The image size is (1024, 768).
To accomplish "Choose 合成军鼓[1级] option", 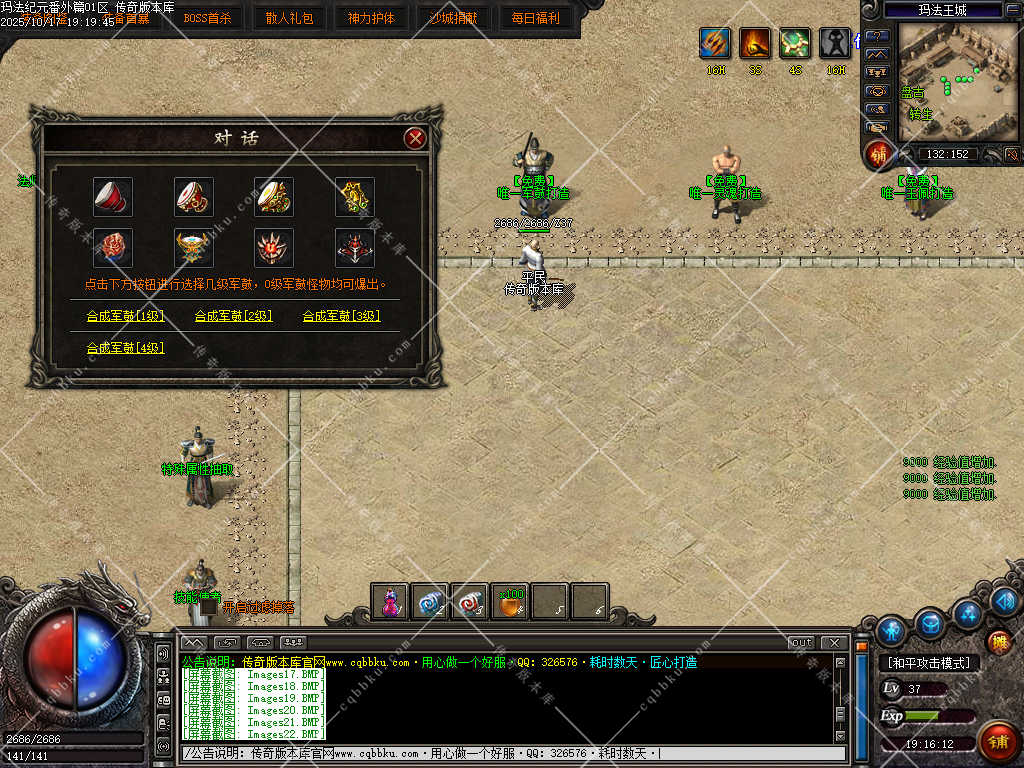I will pyautogui.click(x=125, y=316).
